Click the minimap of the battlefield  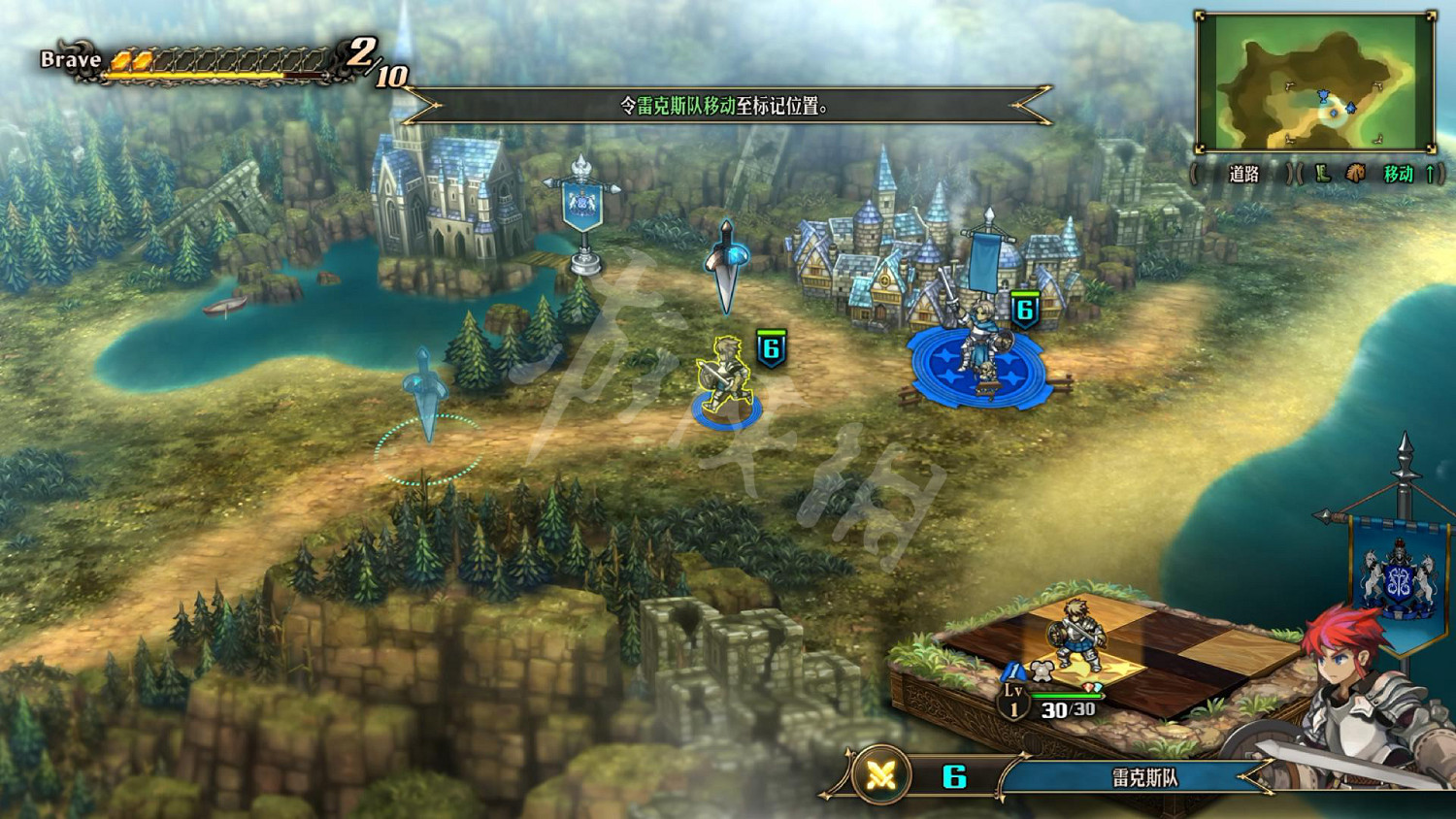click(x=1315, y=82)
